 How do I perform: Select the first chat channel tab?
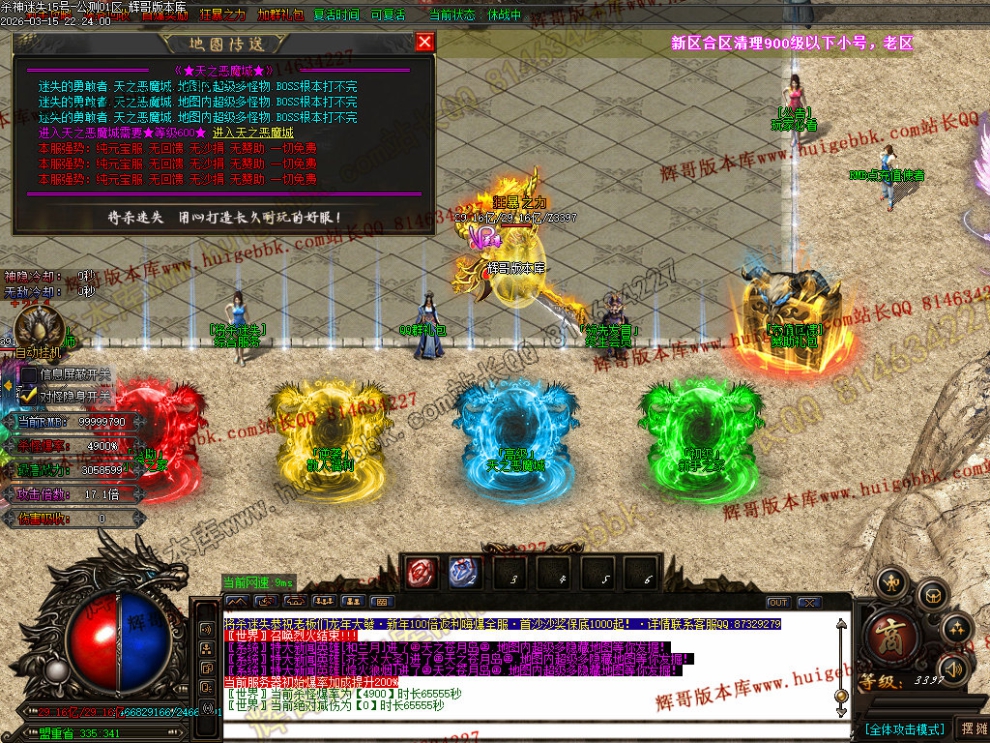point(238,602)
